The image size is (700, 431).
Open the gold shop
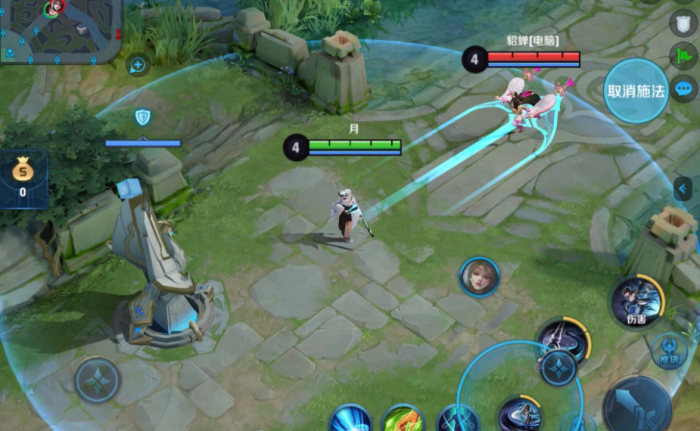click(x=22, y=178)
